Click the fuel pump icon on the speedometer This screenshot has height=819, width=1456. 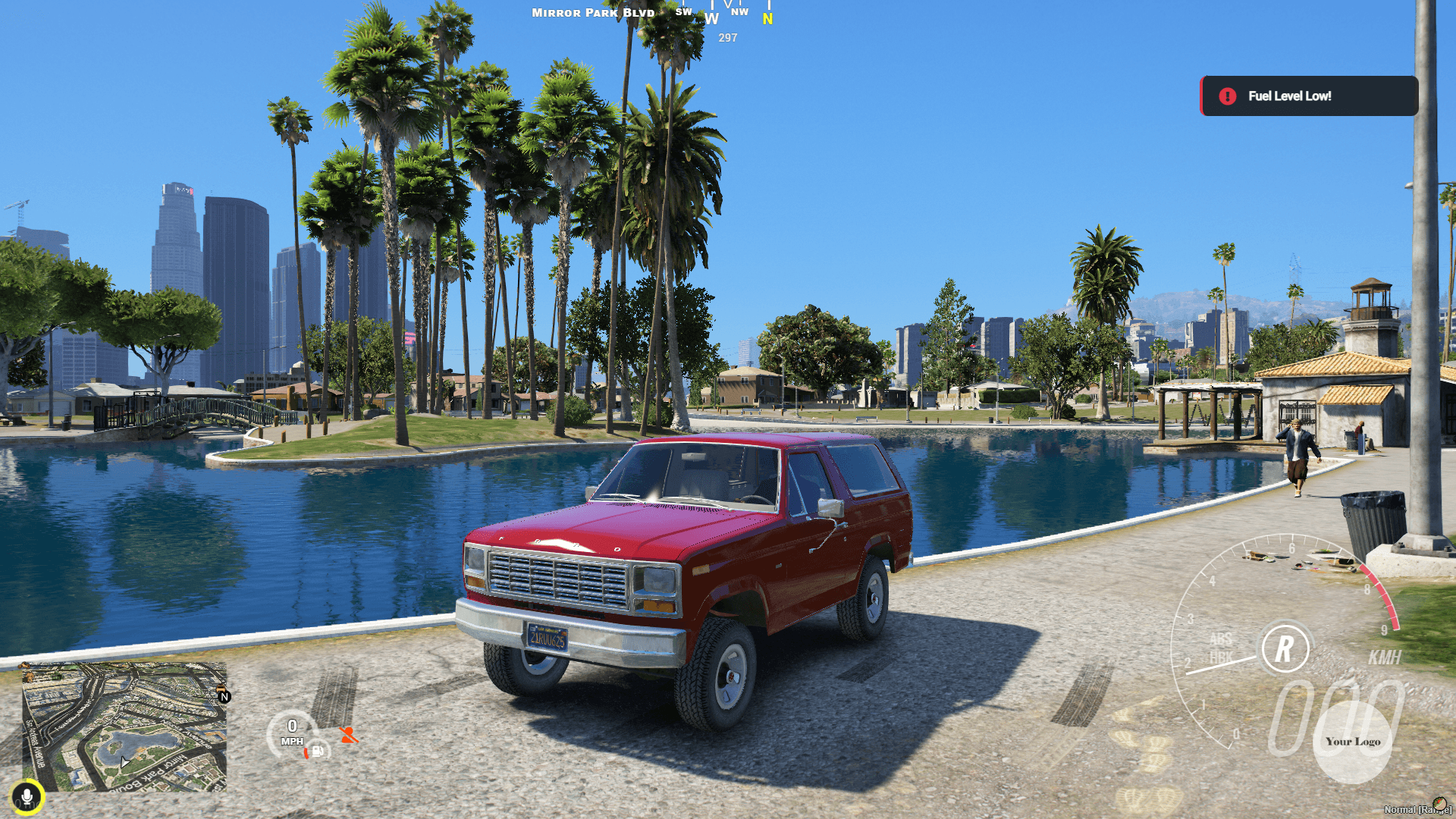point(316,753)
